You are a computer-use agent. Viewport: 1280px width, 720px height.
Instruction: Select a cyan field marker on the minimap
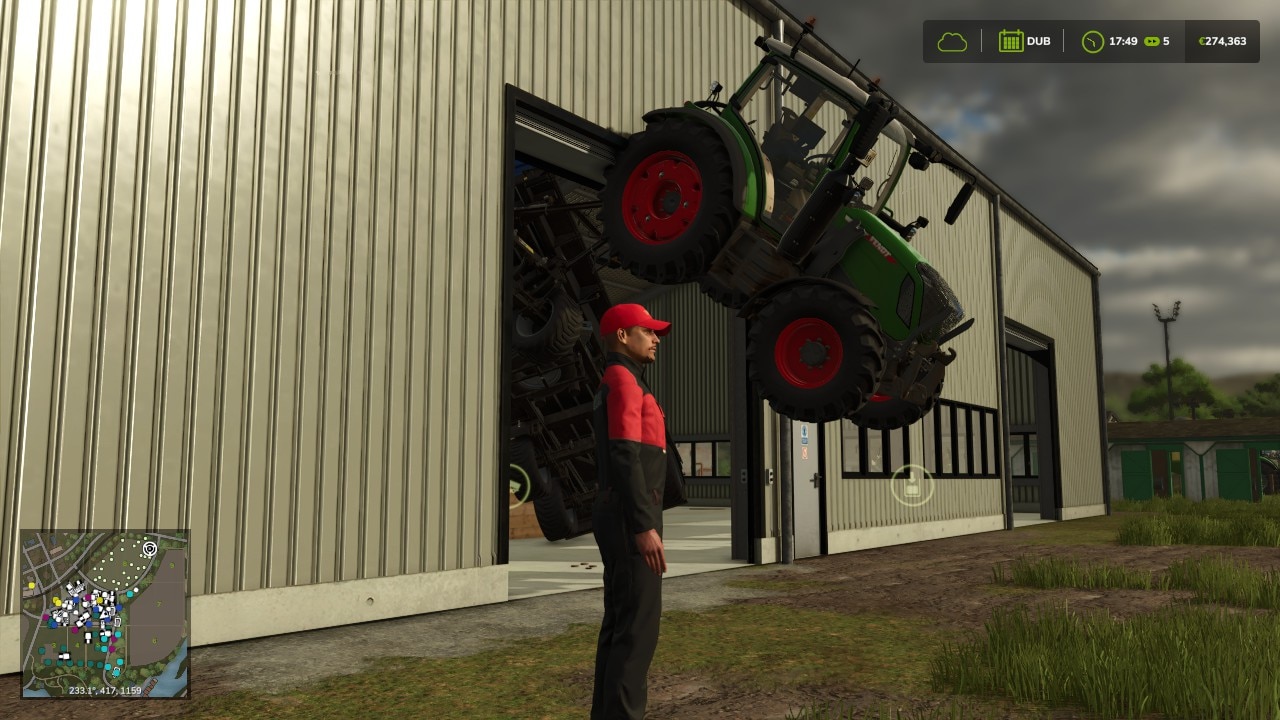pos(131,594)
